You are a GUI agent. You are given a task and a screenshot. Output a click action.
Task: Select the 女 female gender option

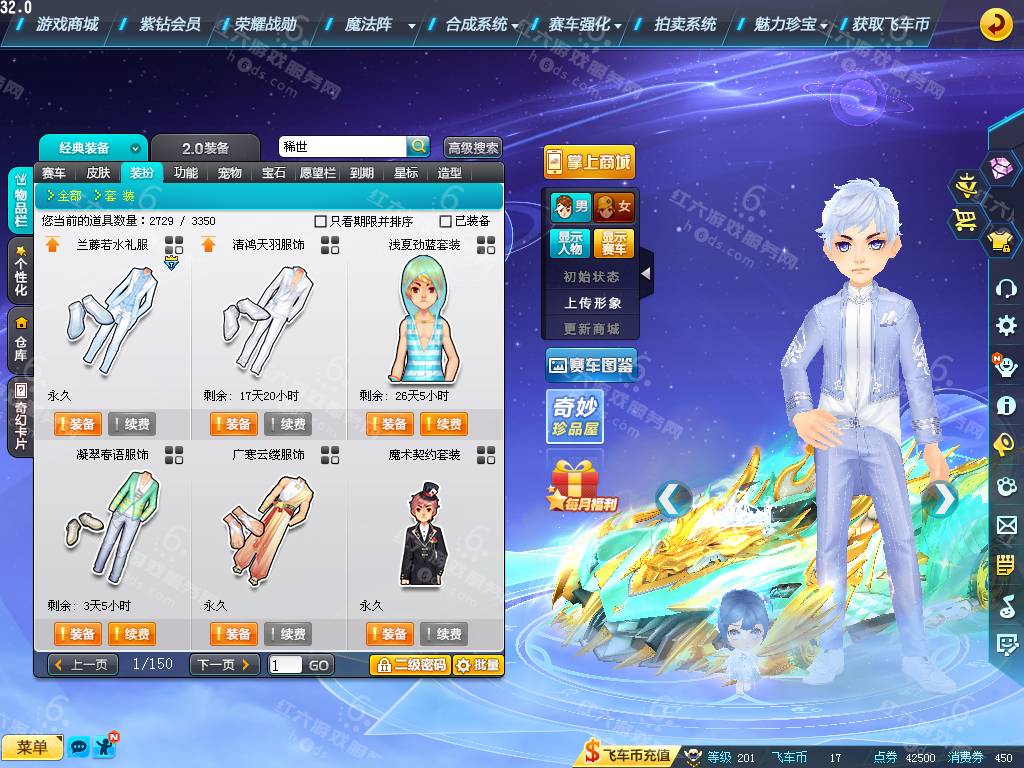[x=614, y=207]
